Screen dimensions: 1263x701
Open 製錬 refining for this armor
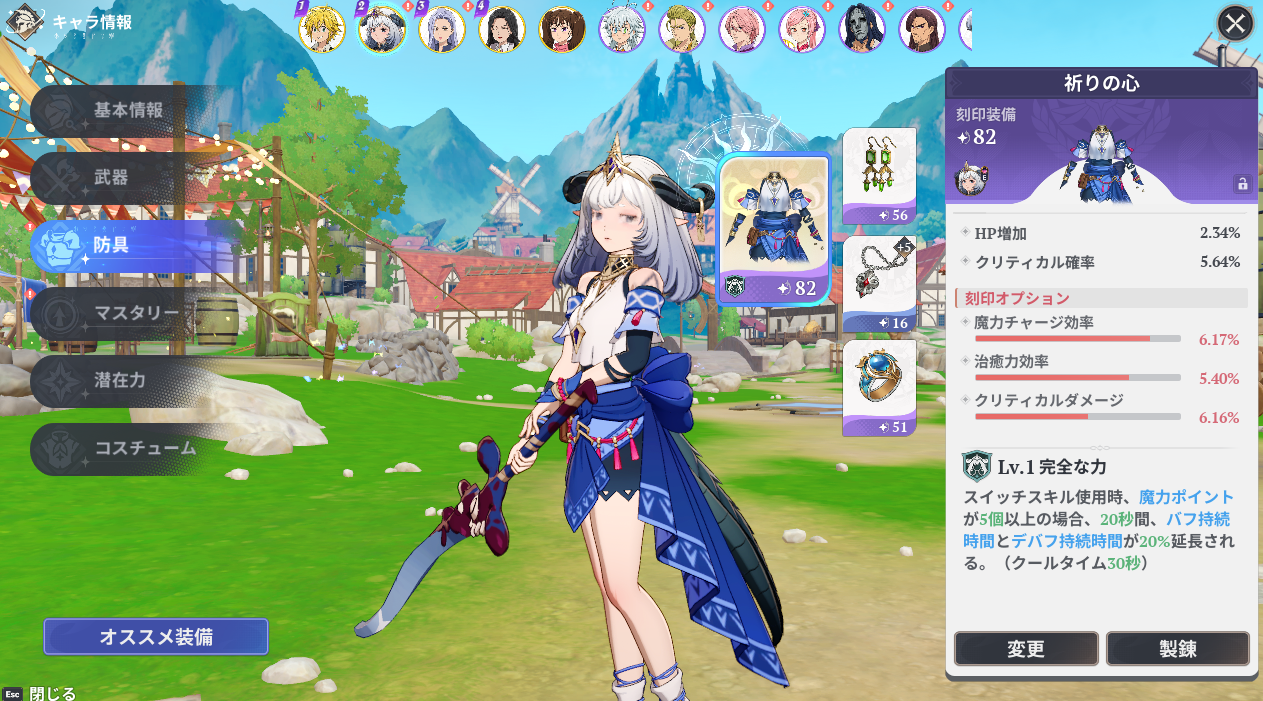1177,649
